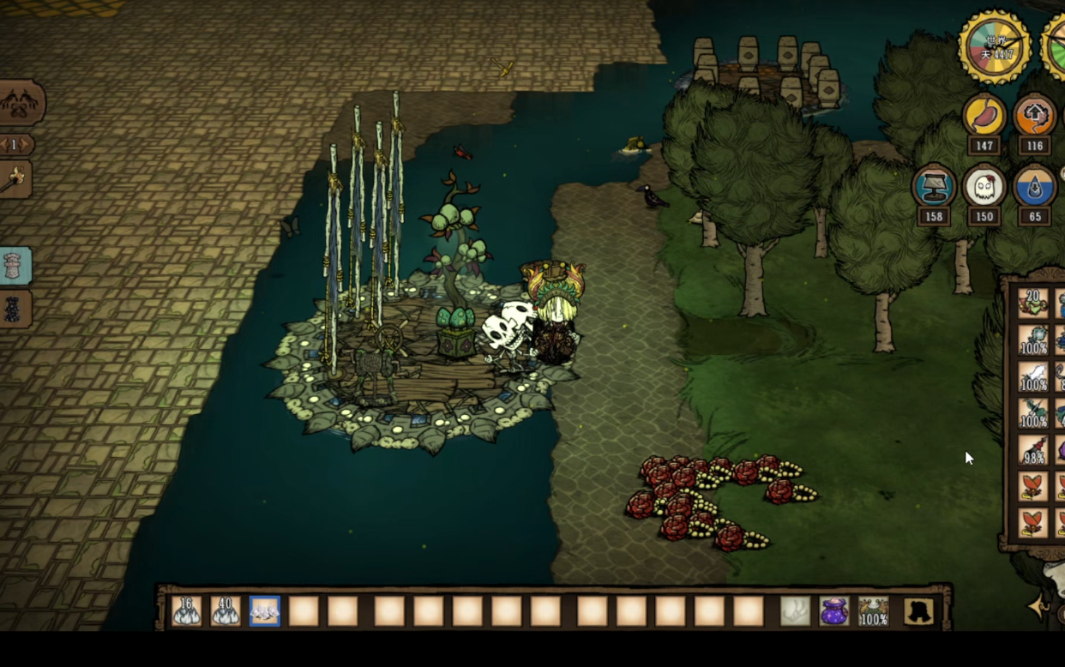Open the black chess piece tab
The height and width of the screenshot is (667, 1065).
pos(14,310)
